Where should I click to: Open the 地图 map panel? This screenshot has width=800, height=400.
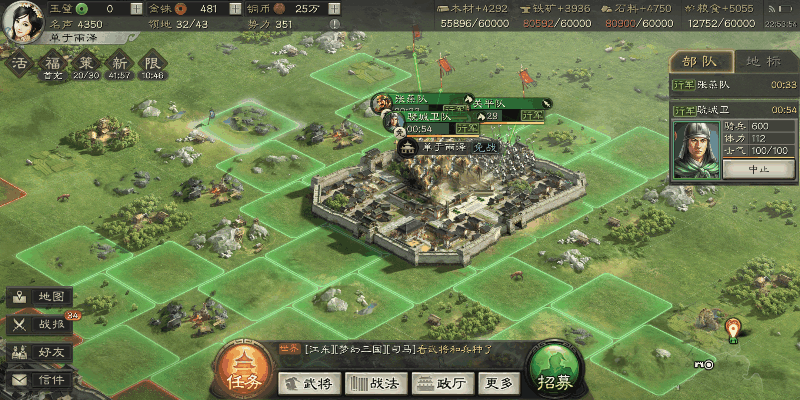pos(40,297)
